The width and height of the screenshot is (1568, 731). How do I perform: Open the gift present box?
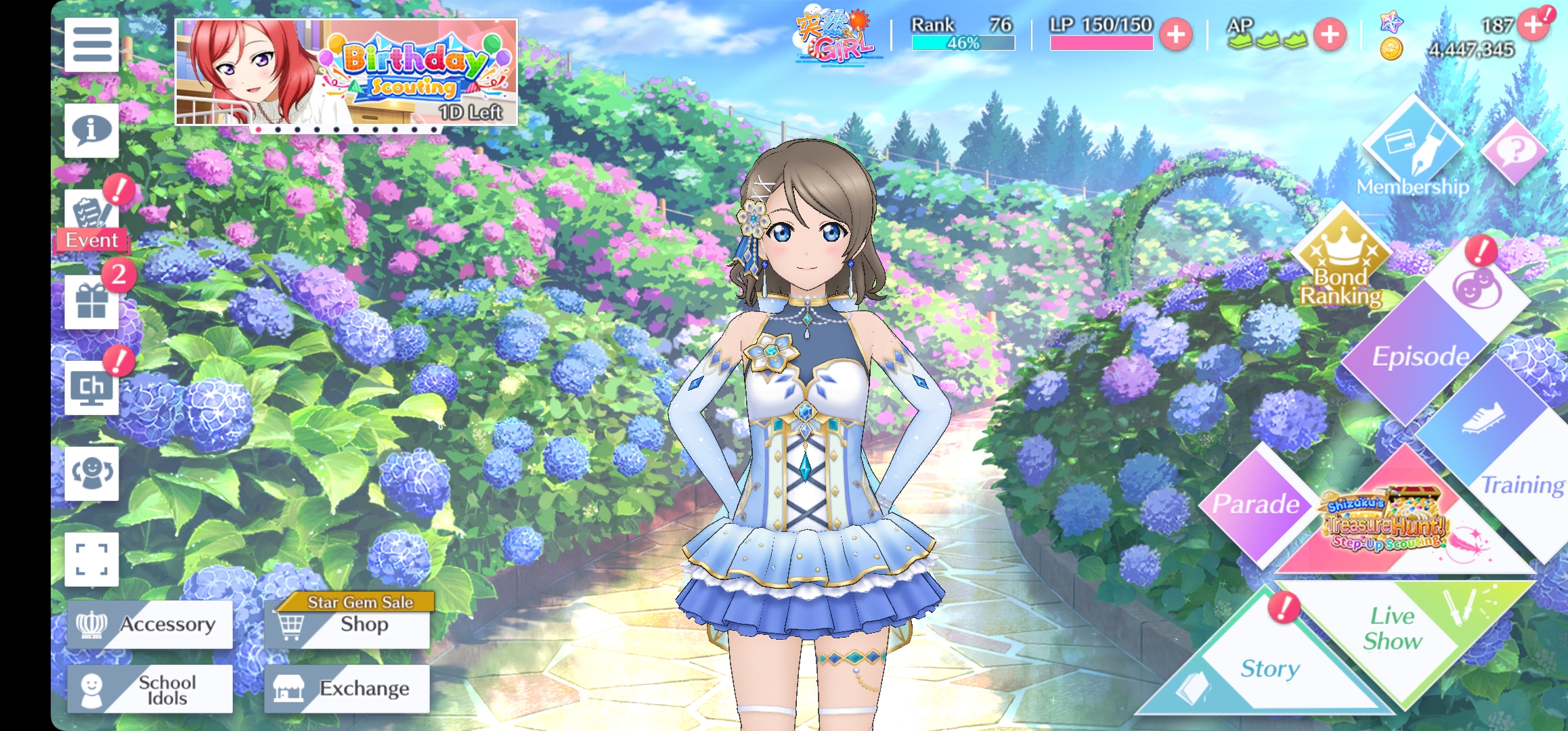(91, 302)
